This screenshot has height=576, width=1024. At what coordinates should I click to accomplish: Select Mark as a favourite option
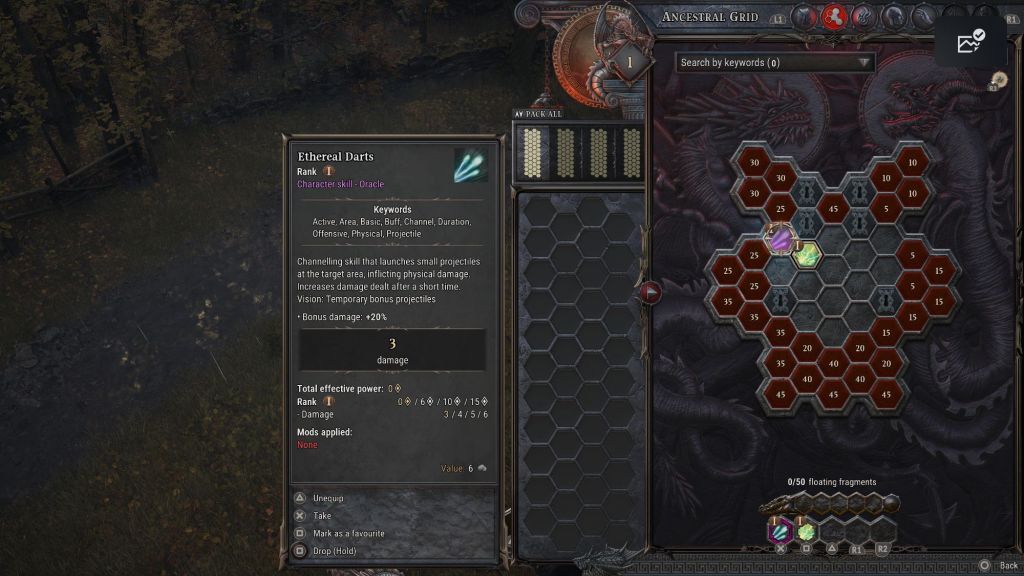348,533
